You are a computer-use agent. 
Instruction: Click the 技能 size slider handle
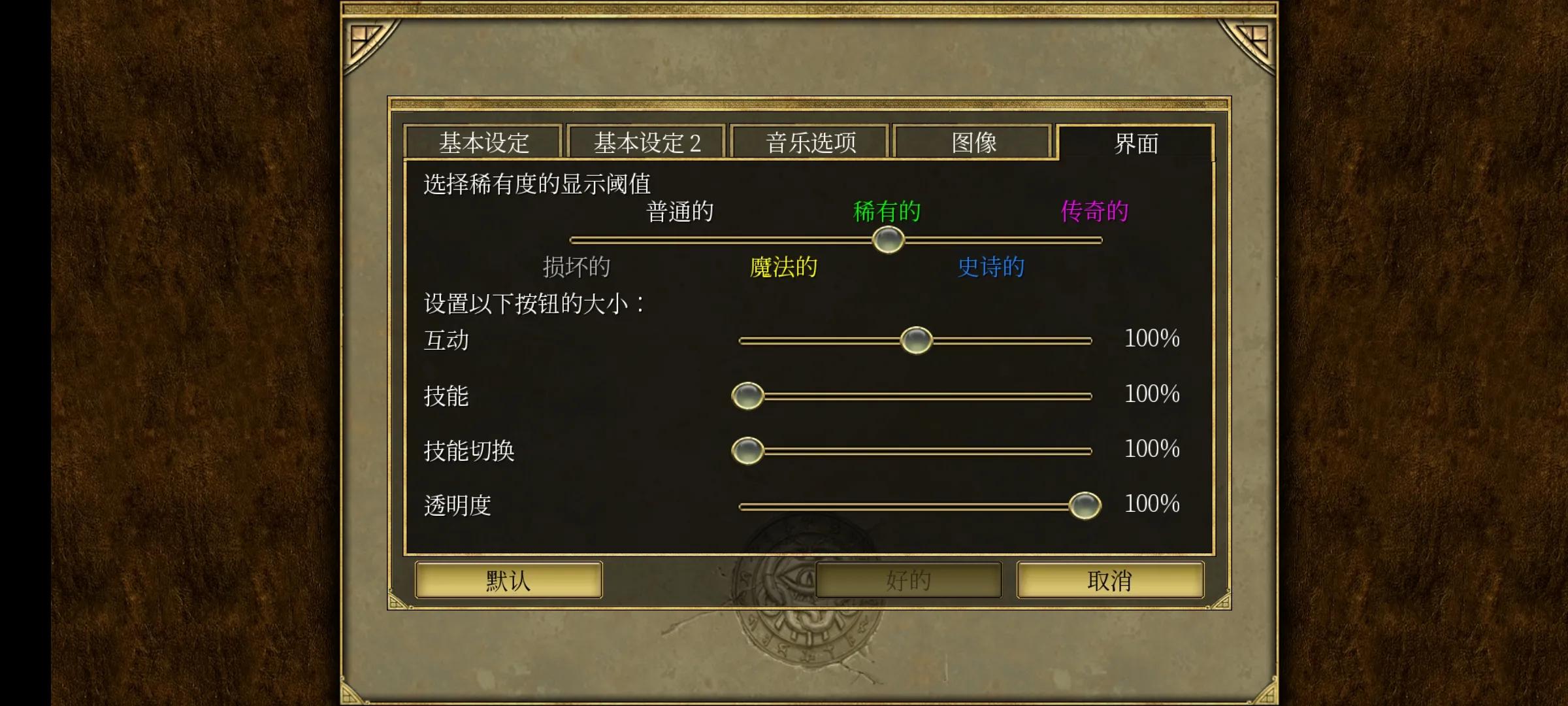pyautogui.click(x=748, y=395)
